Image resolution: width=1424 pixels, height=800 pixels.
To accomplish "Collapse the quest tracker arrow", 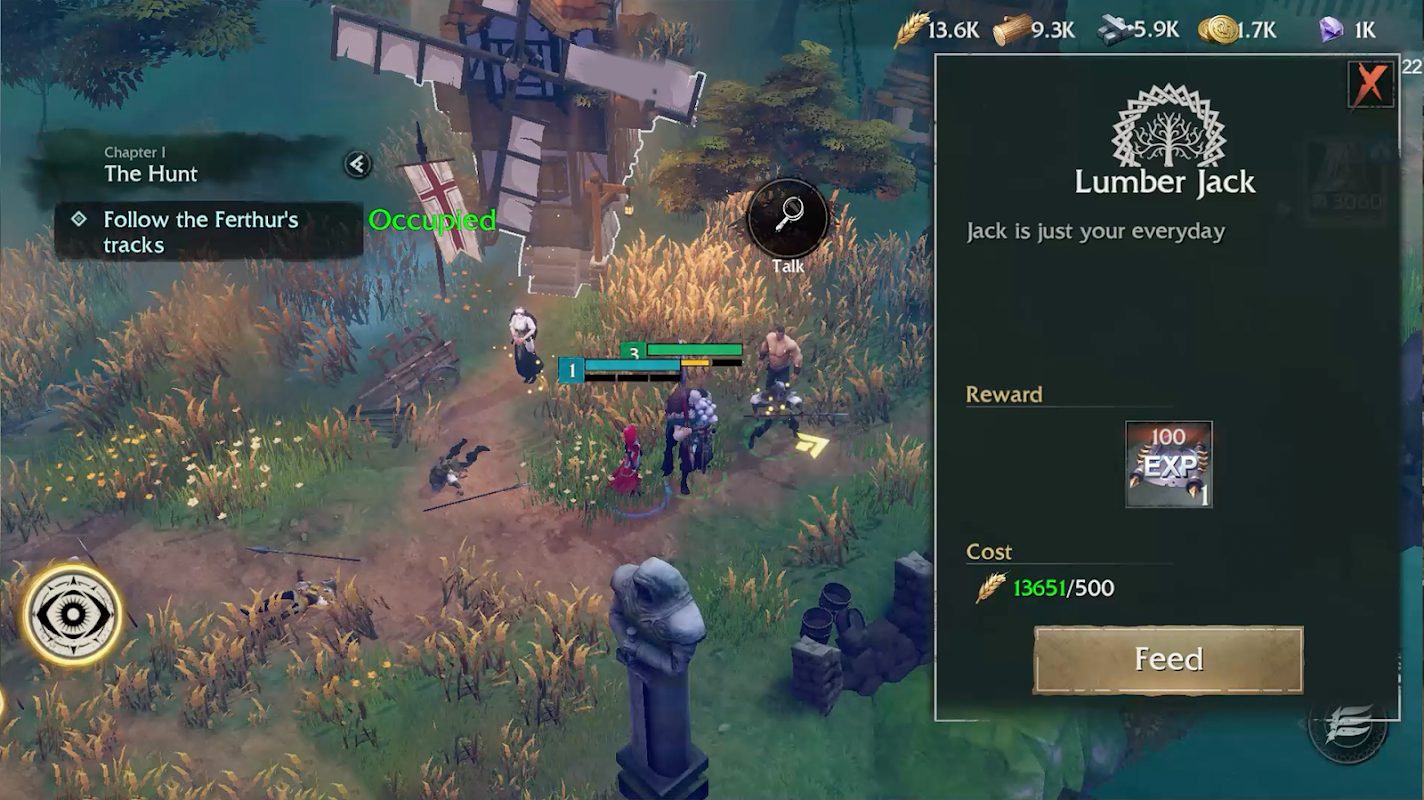I will [357, 164].
